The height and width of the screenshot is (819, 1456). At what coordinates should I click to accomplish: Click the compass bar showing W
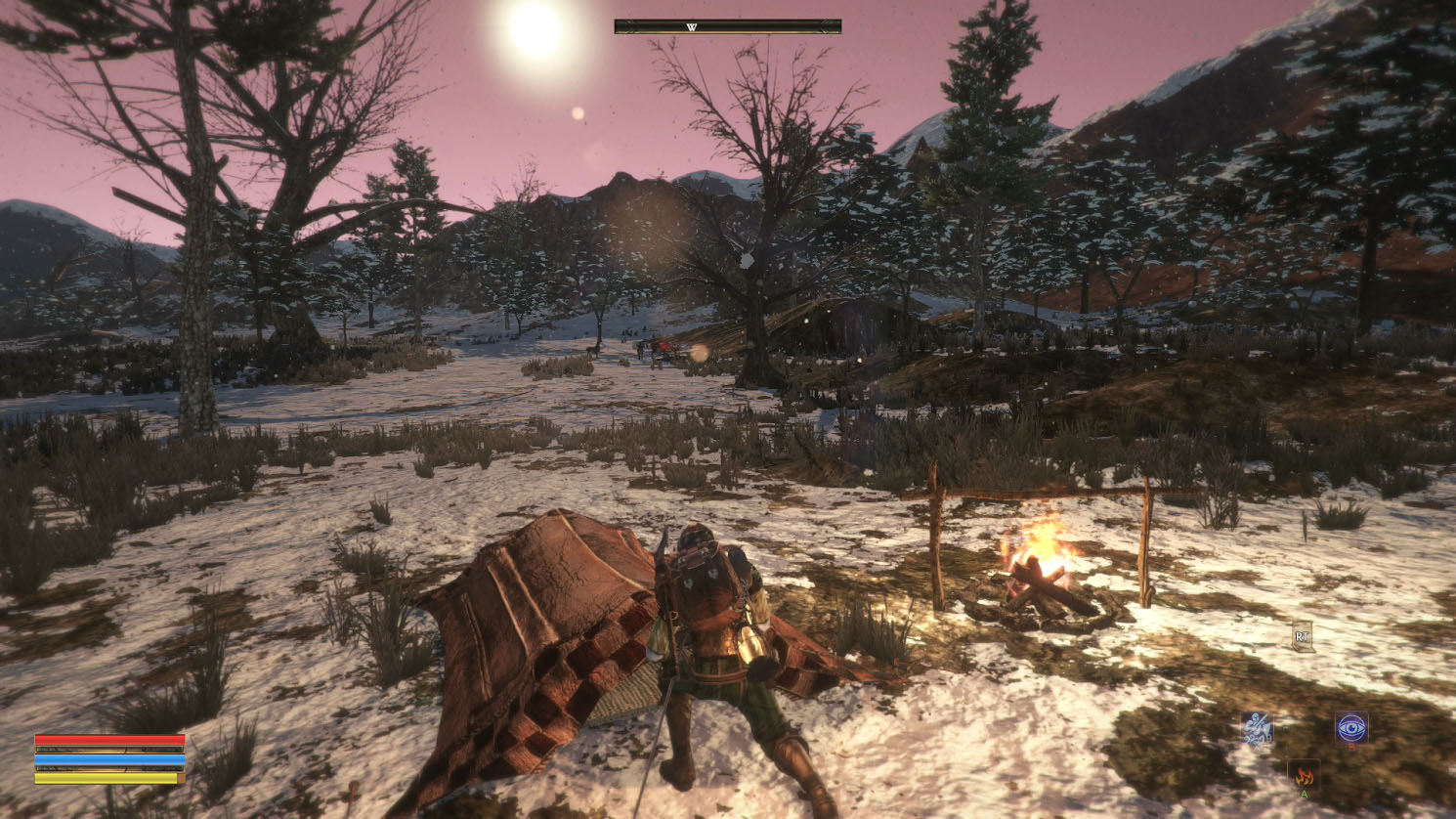[727, 27]
